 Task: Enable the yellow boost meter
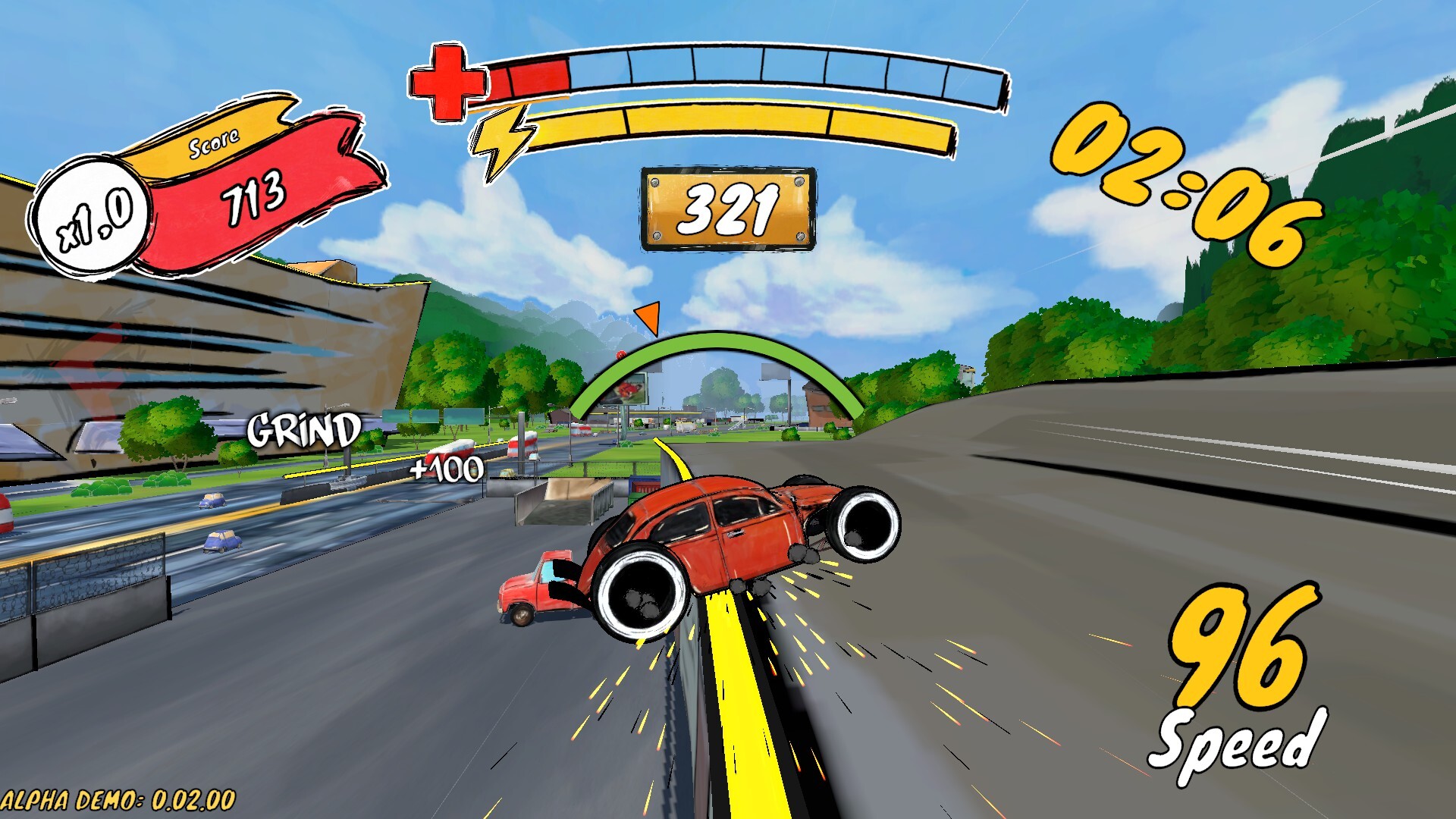[743, 129]
